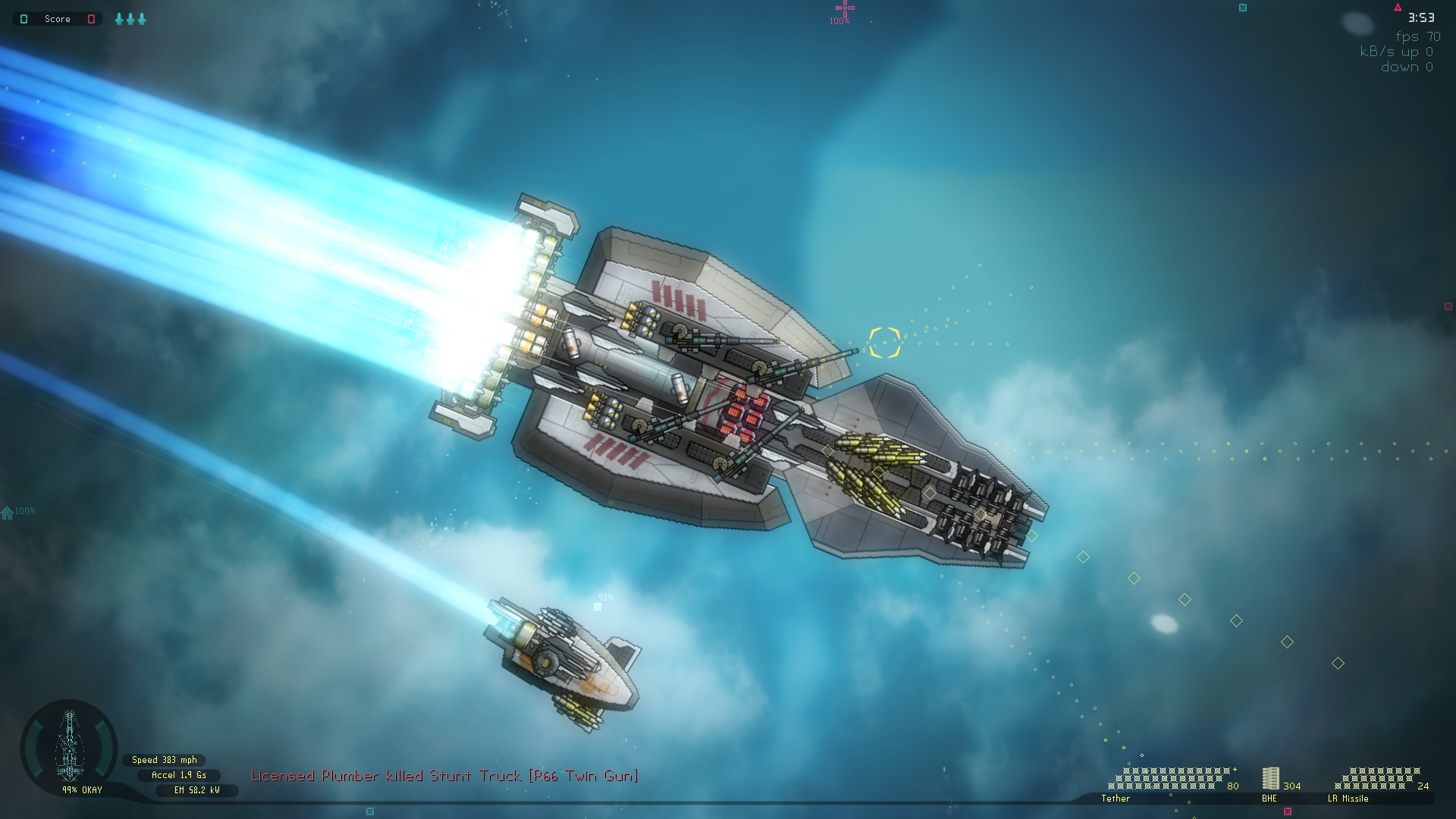Select the Tether weapon group icon
Viewport: 1456px width, 819px height.
click(x=1116, y=798)
